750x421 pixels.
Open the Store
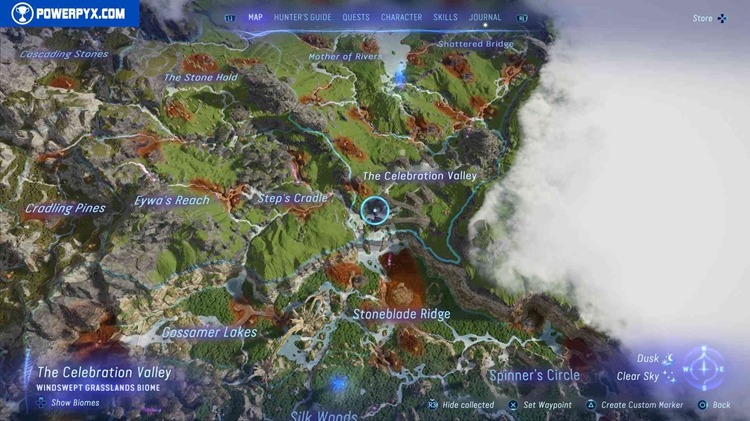pyautogui.click(x=709, y=18)
